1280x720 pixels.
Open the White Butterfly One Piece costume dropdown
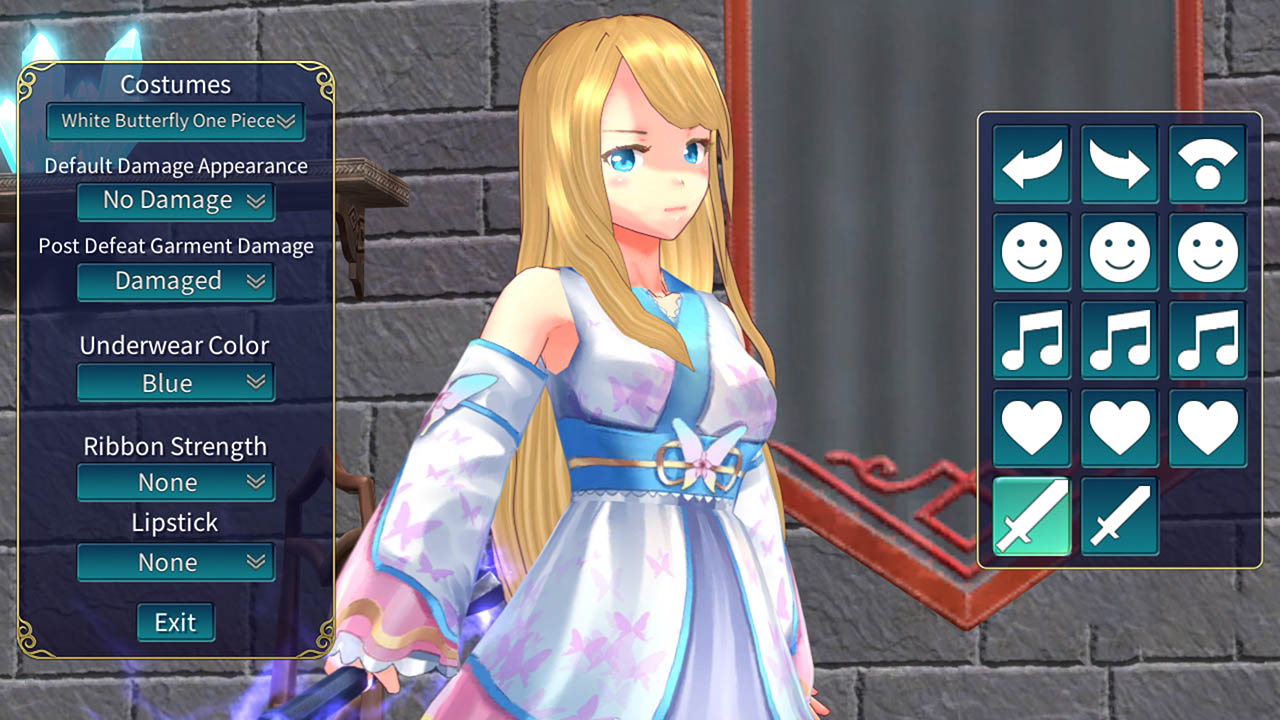tap(176, 121)
